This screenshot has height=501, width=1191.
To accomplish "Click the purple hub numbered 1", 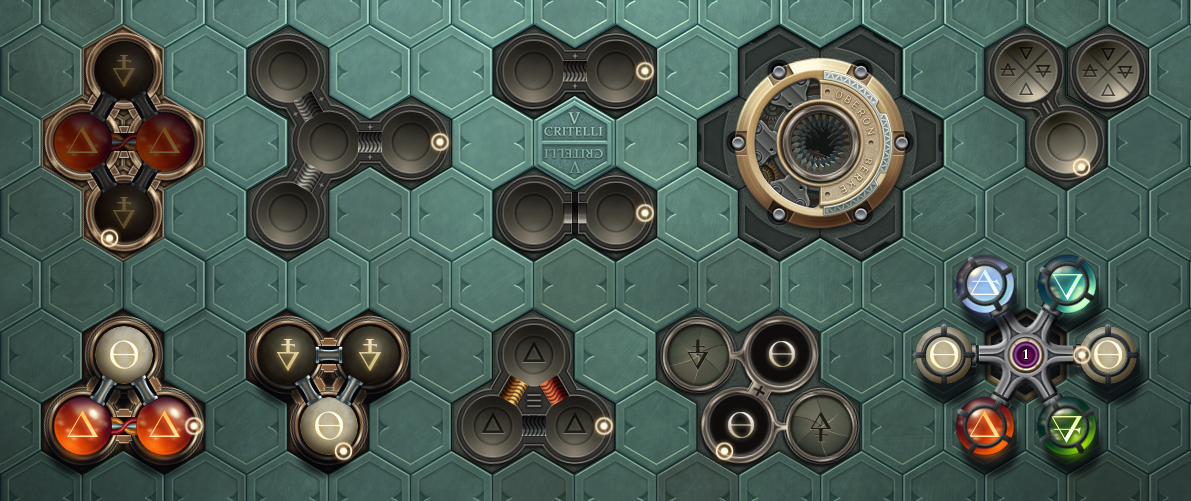I will (1026, 355).
